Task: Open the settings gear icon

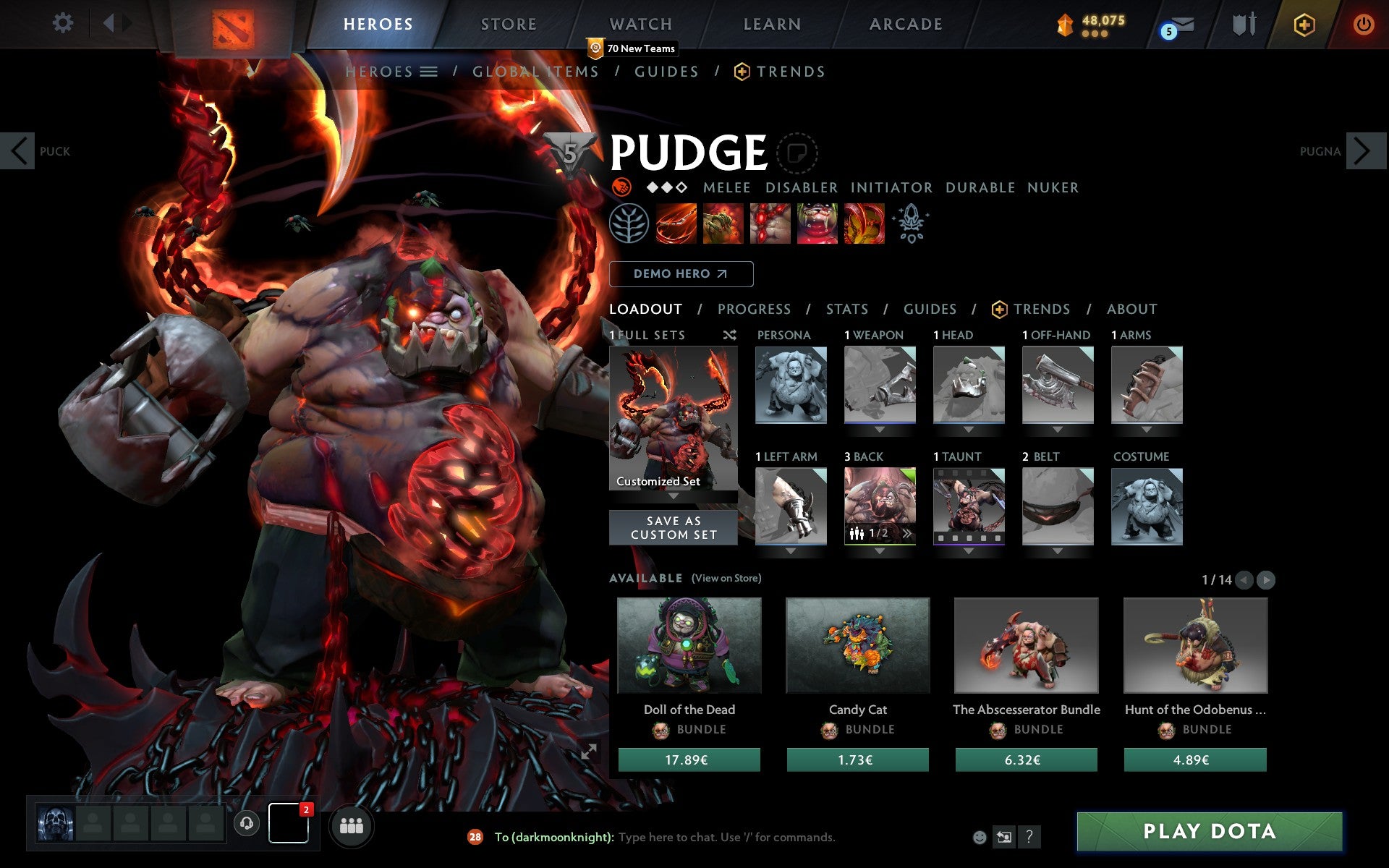Action: (x=64, y=23)
